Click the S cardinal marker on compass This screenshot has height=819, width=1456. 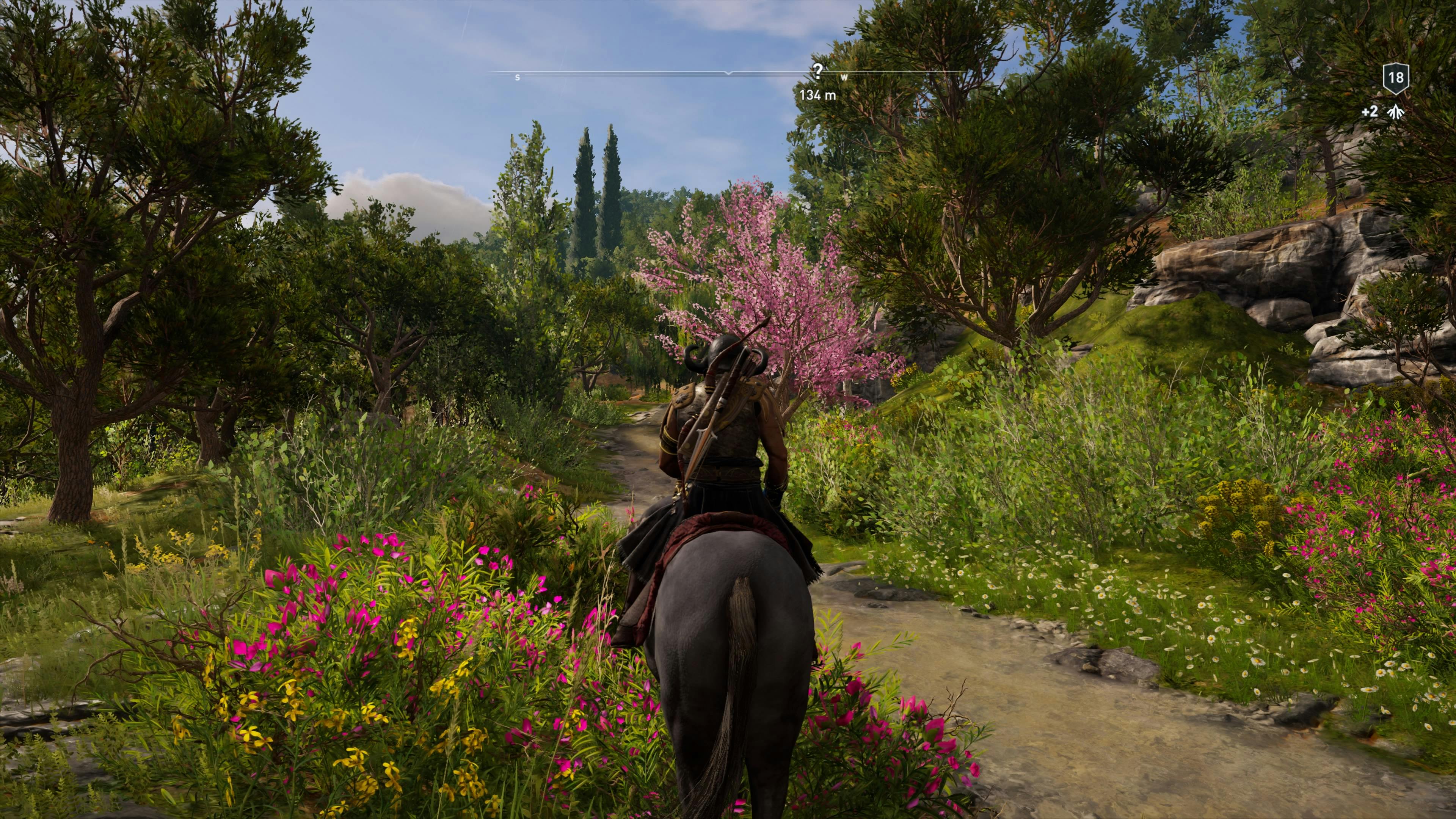pyautogui.click(x=518, y=77)
